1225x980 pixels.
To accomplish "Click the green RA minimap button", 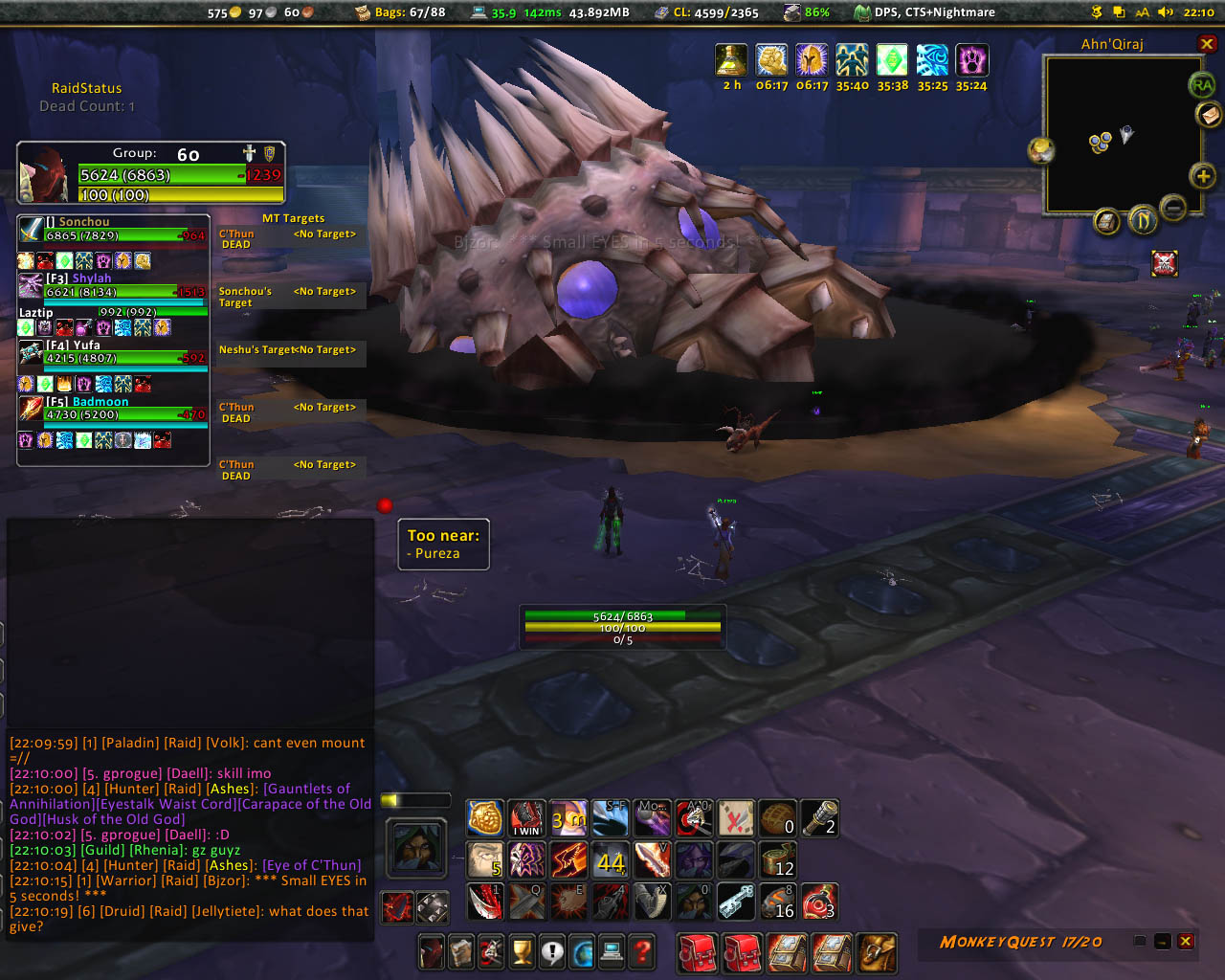I will [1202, 85].
